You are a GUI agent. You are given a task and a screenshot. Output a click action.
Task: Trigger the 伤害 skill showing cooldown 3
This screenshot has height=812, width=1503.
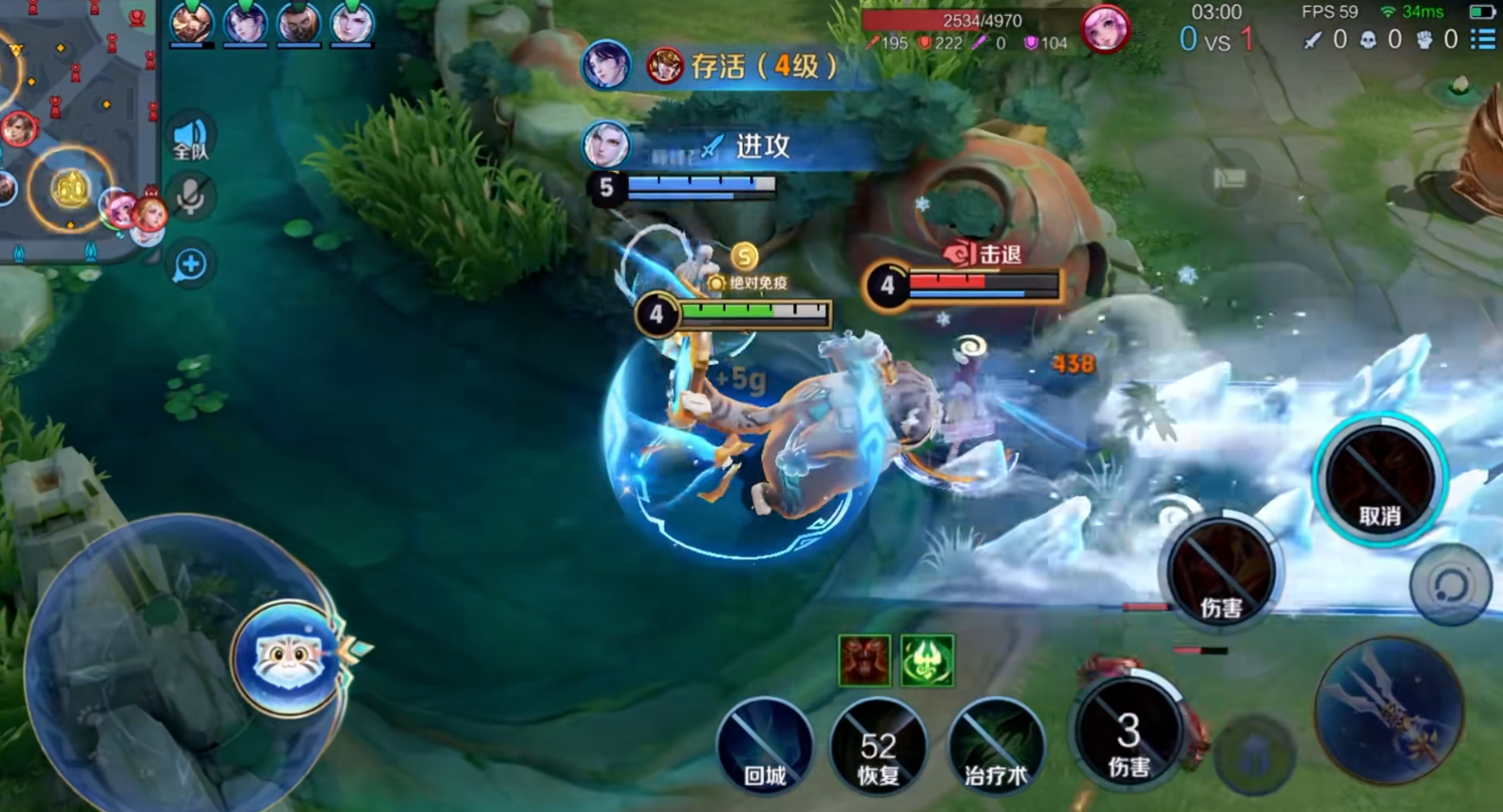(1129, 734)
